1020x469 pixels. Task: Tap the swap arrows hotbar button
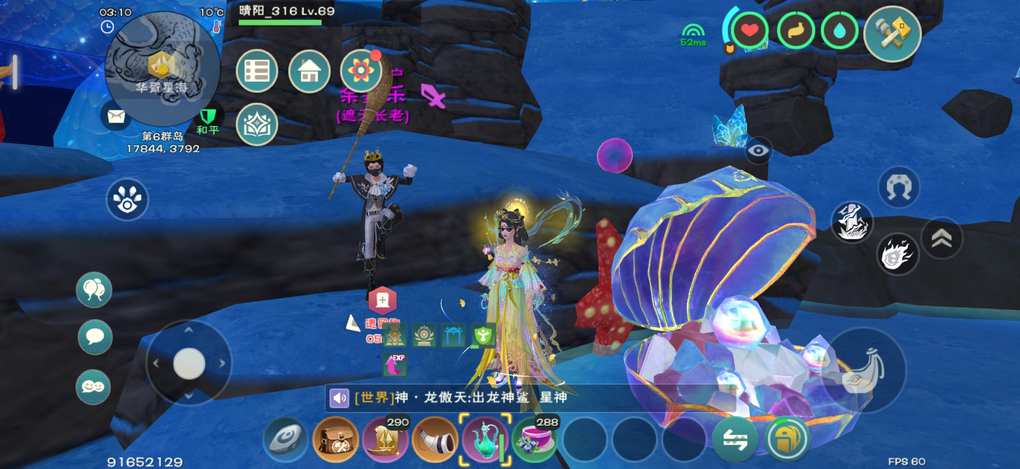735,440
